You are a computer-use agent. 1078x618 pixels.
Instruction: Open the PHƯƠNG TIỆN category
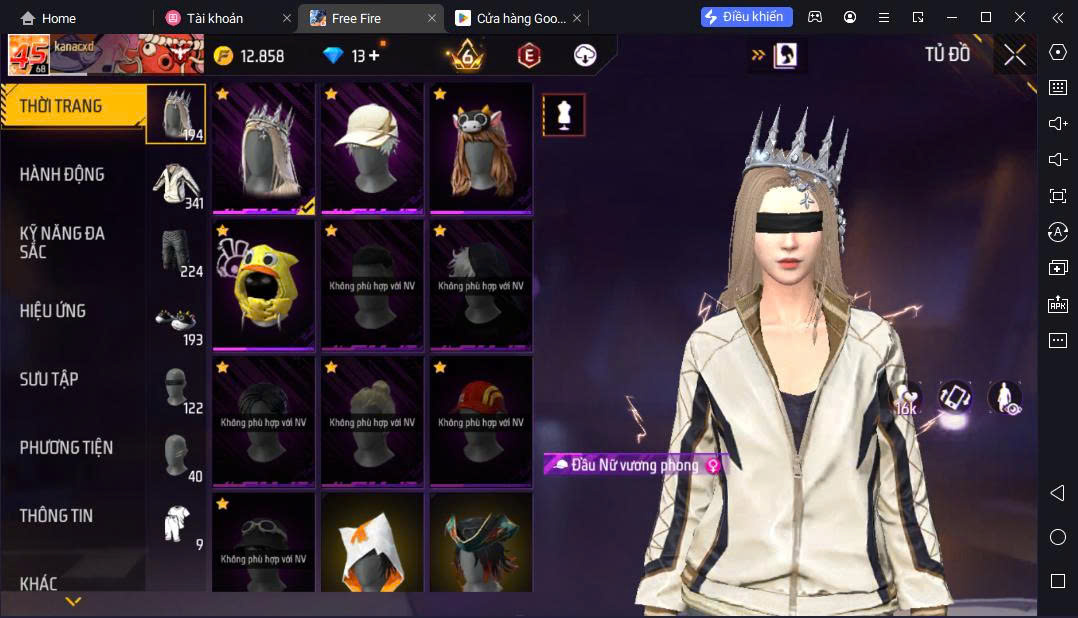(x=66, y=447)
